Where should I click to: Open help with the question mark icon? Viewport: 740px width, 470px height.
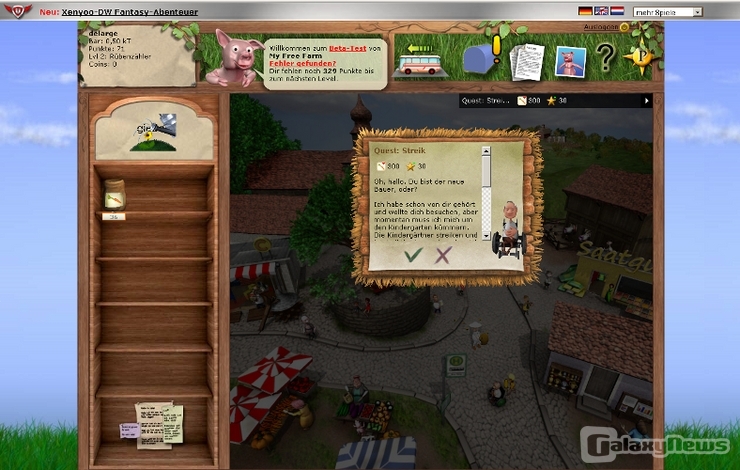click(x=605, y=58)
